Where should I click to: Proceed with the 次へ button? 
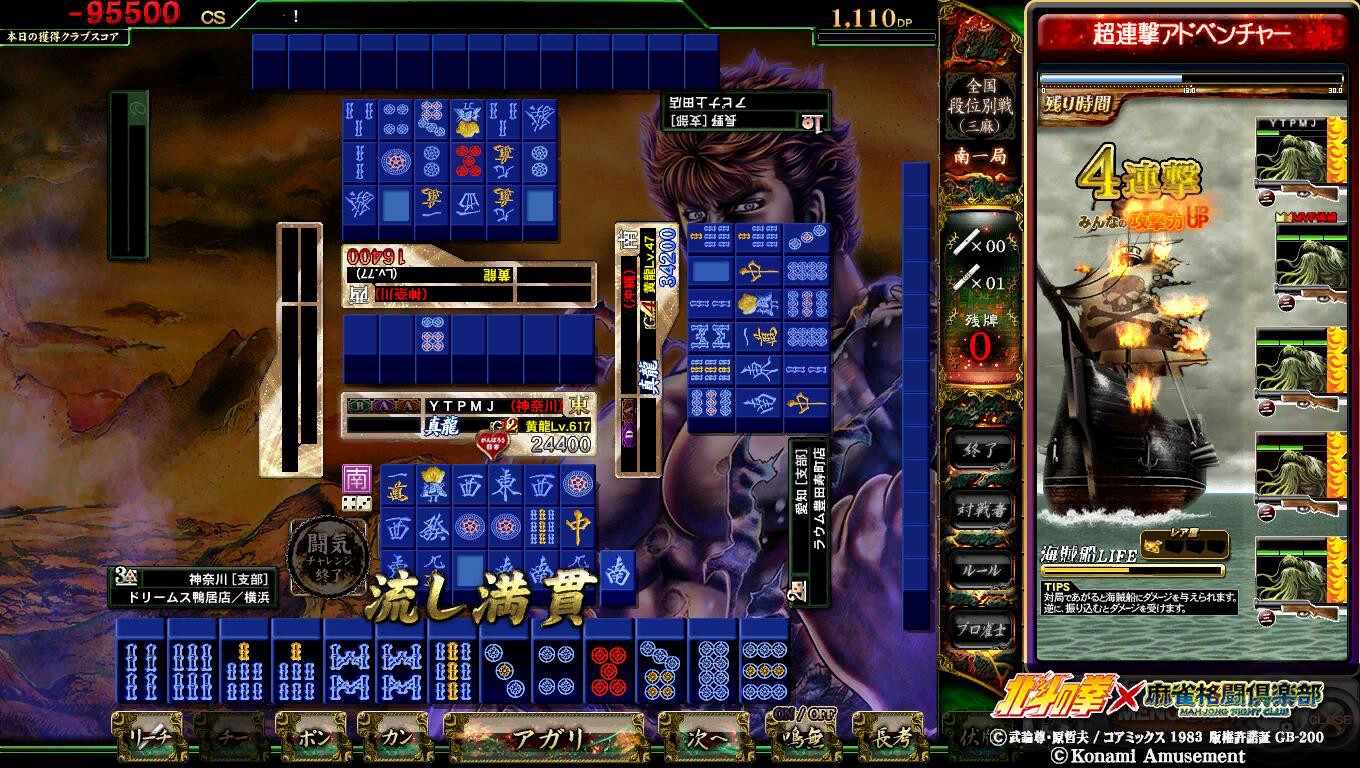pyautogui.click(x=704, y=739)
